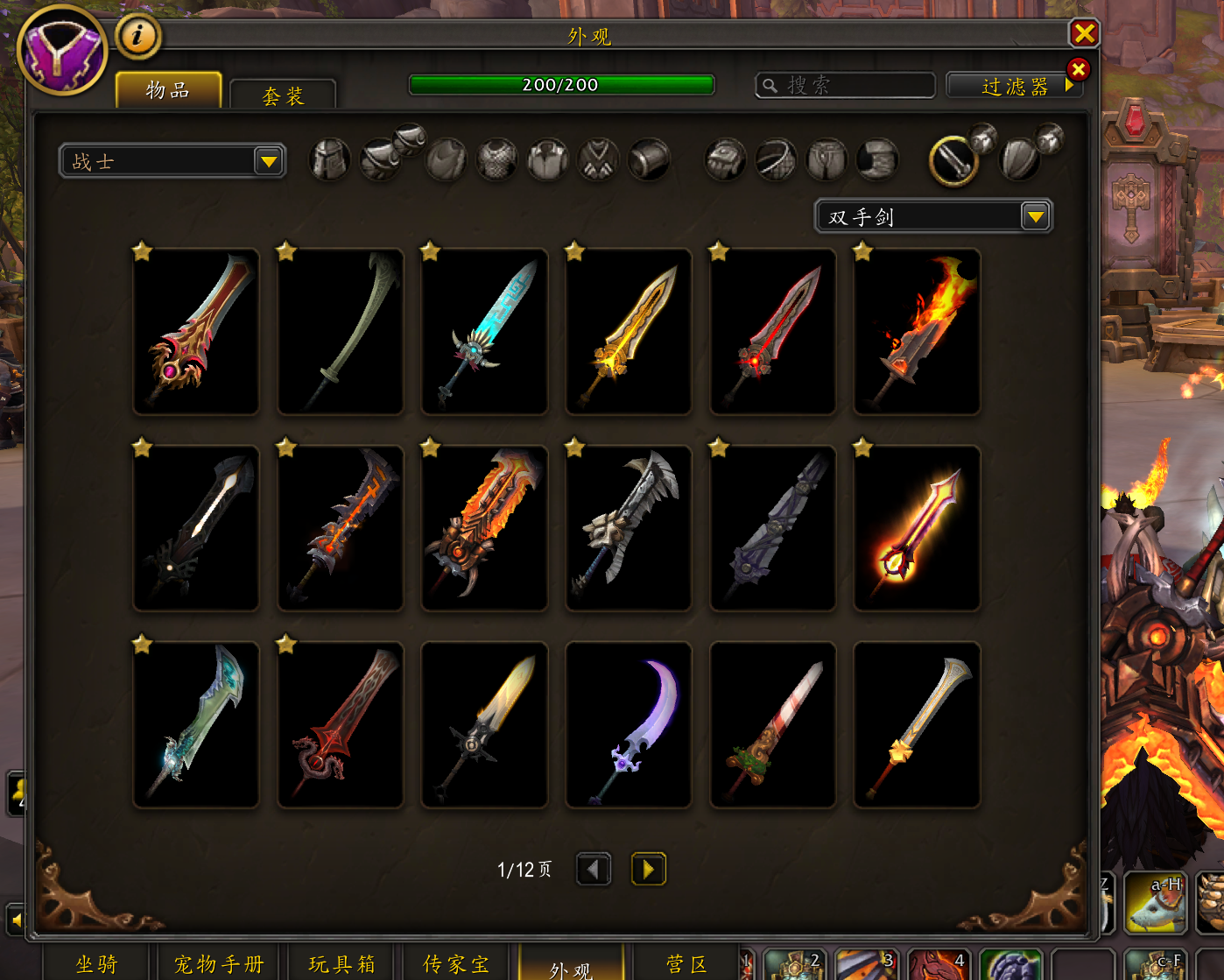Show the 传家宝 heirlooms tab

456,964
